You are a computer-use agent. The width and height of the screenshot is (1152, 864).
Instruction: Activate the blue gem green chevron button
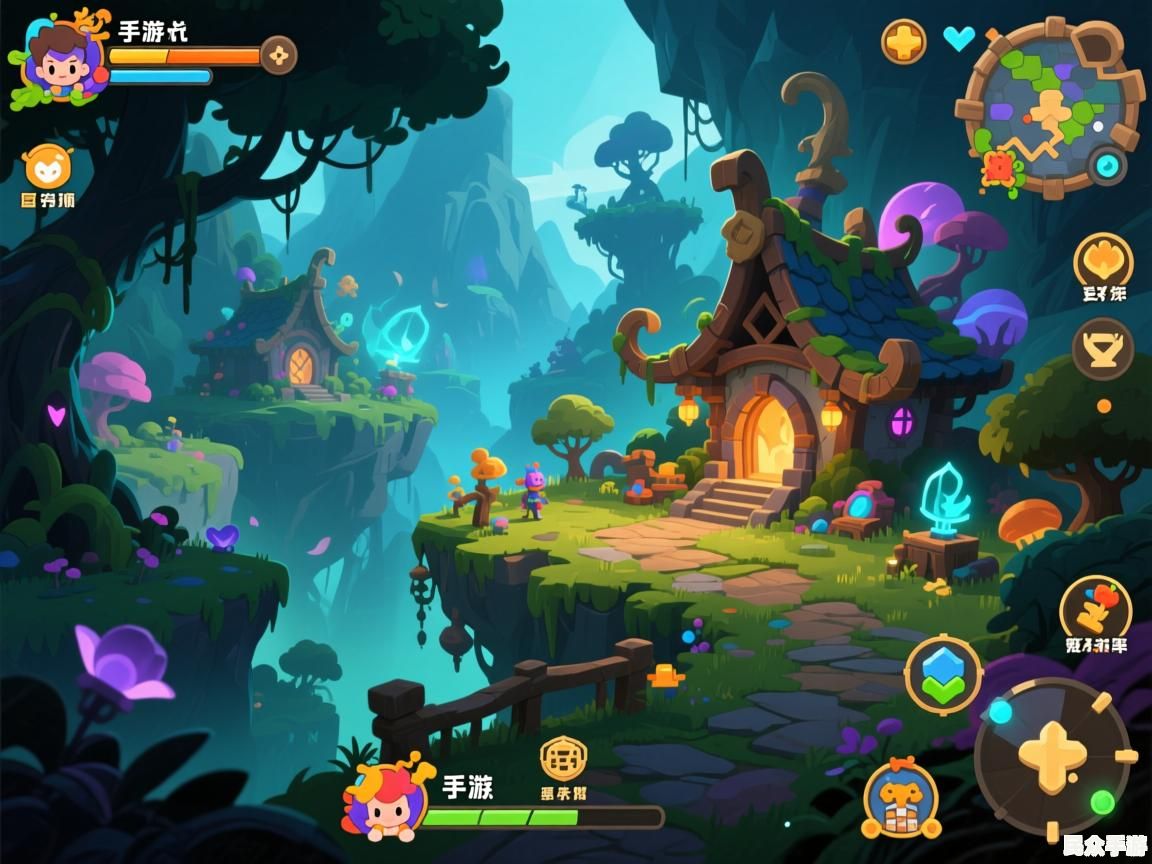pos(943,675)
